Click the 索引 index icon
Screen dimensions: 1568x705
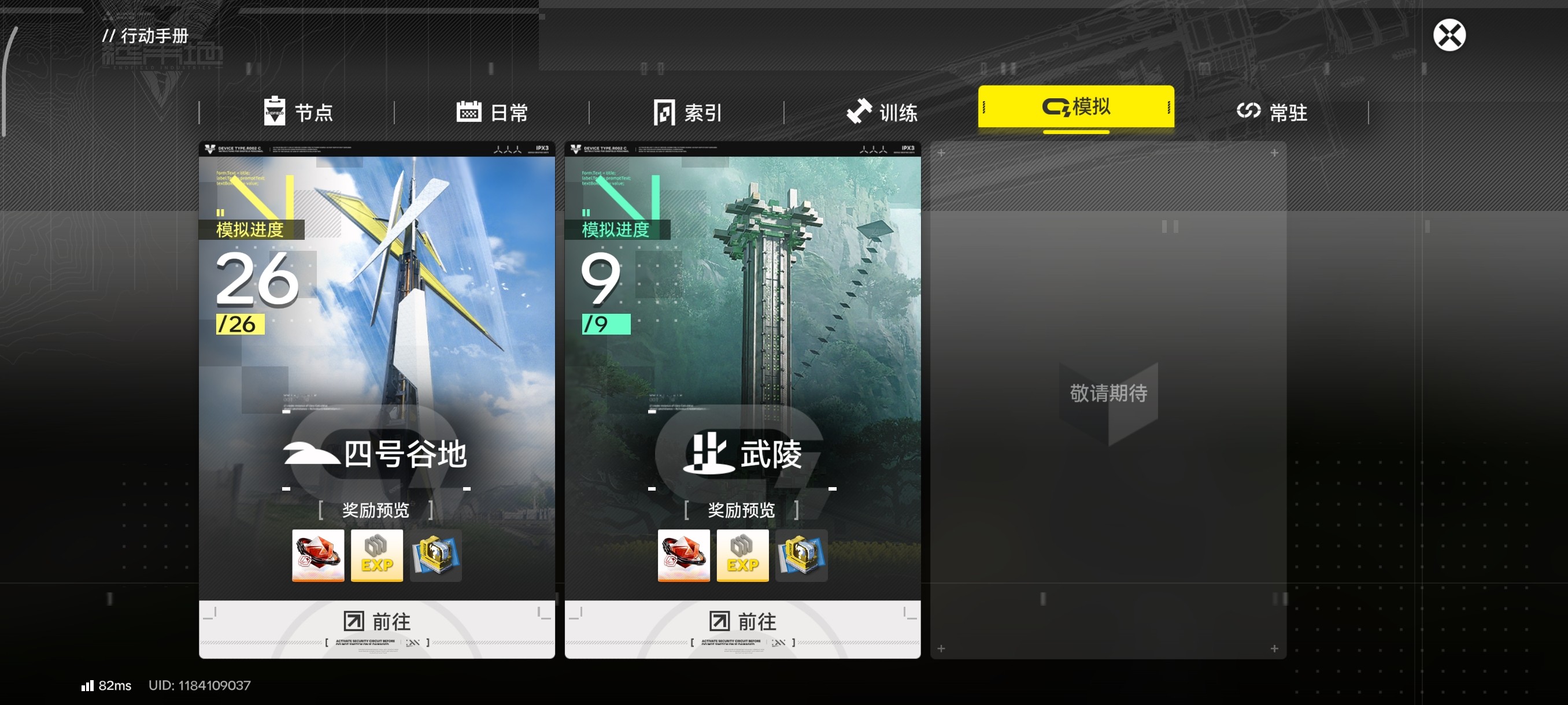click(664, 112)
